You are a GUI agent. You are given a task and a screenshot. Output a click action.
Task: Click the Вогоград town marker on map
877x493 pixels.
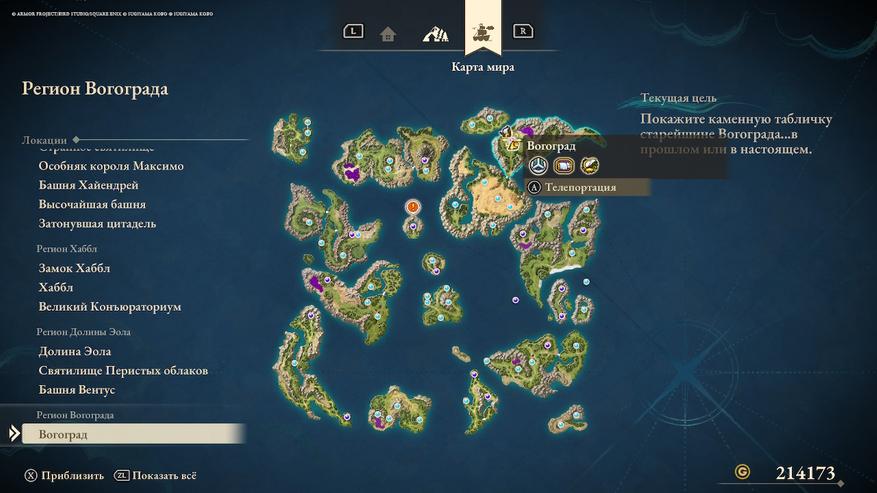tap(506, 132)
